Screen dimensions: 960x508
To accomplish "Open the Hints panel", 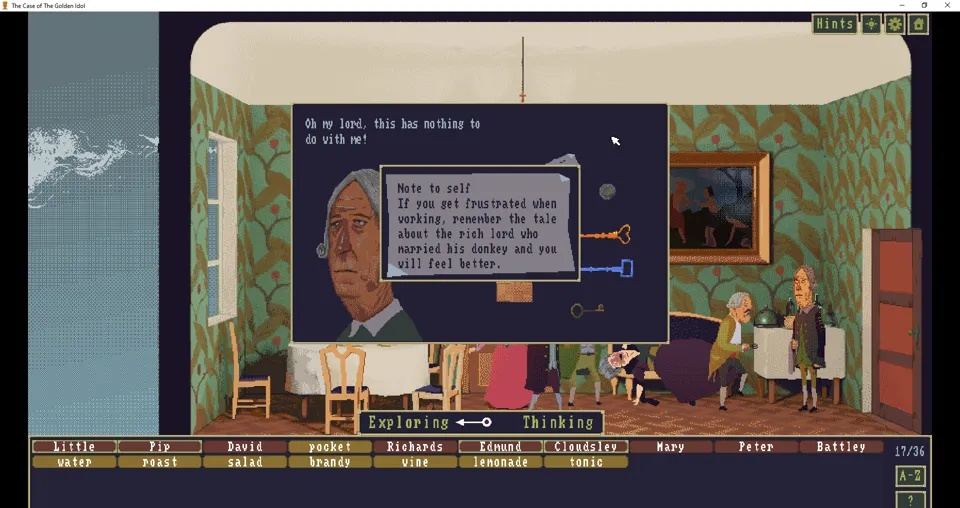I will [x=834, y=24].
